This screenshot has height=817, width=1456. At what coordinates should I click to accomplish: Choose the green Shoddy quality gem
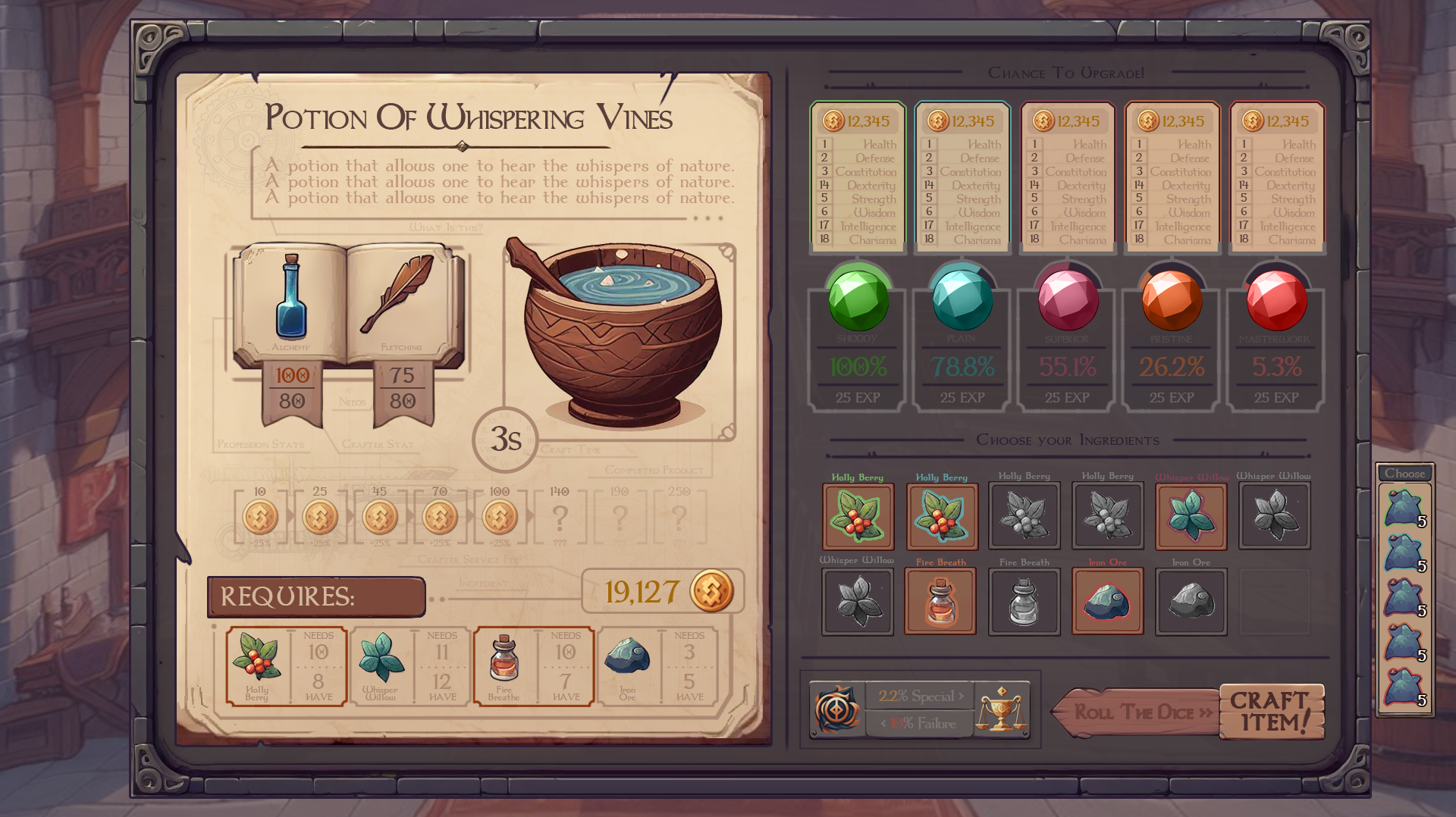[x=858, y=299]
